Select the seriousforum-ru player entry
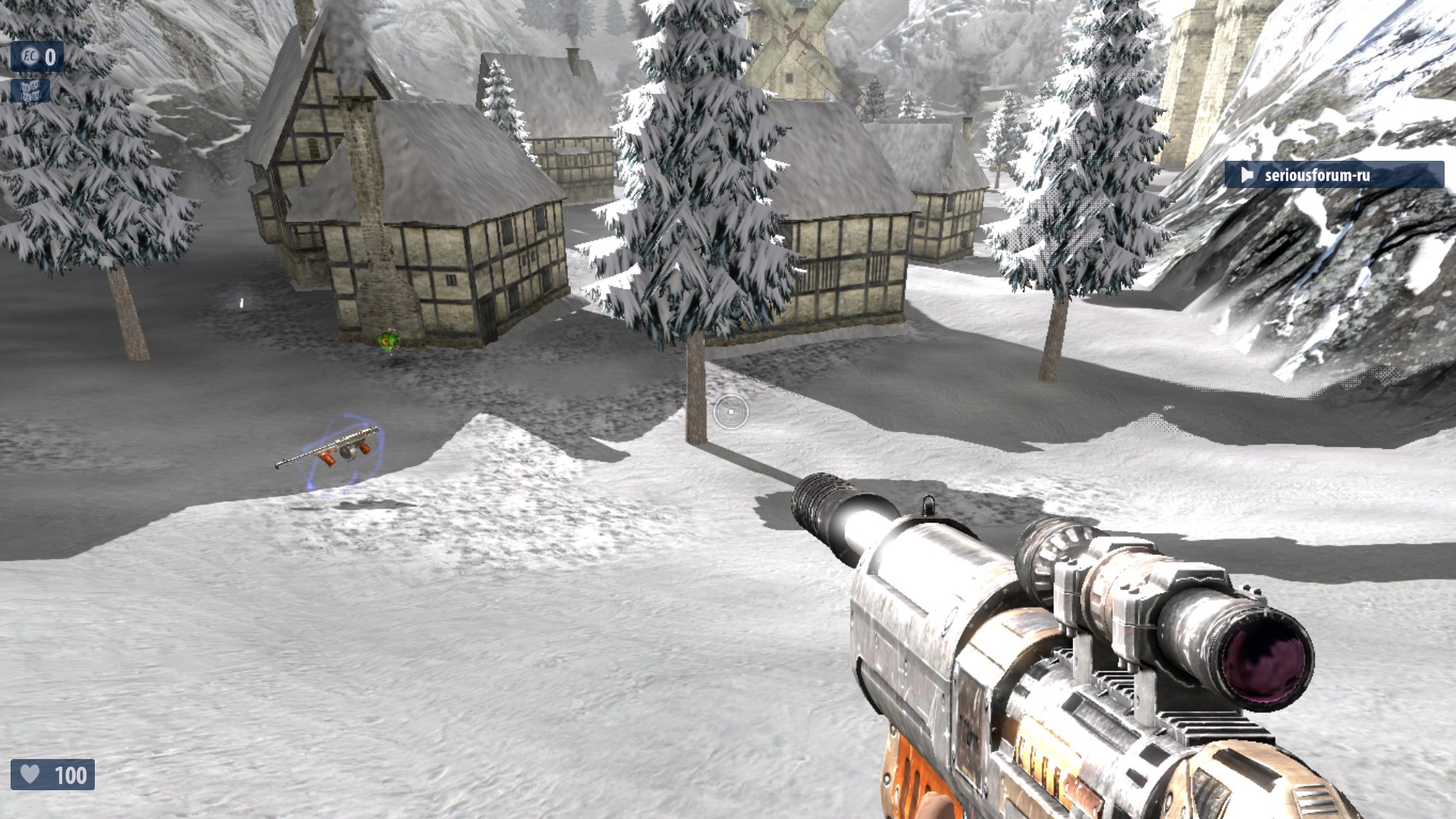1456x819 pixels. [1333, 175]
